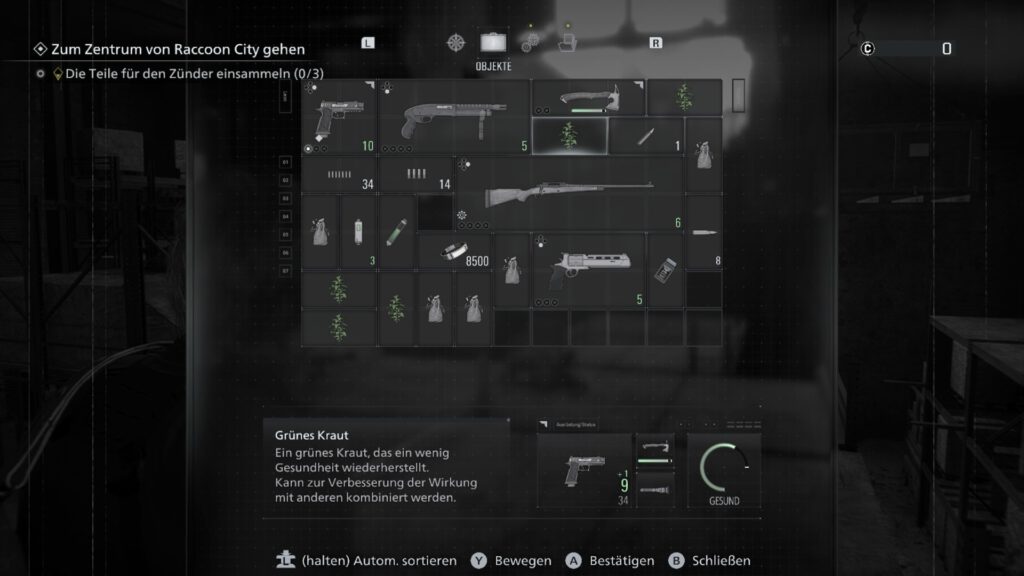
Task: Select the green-capped tube item
Action: tap(397, 232)
